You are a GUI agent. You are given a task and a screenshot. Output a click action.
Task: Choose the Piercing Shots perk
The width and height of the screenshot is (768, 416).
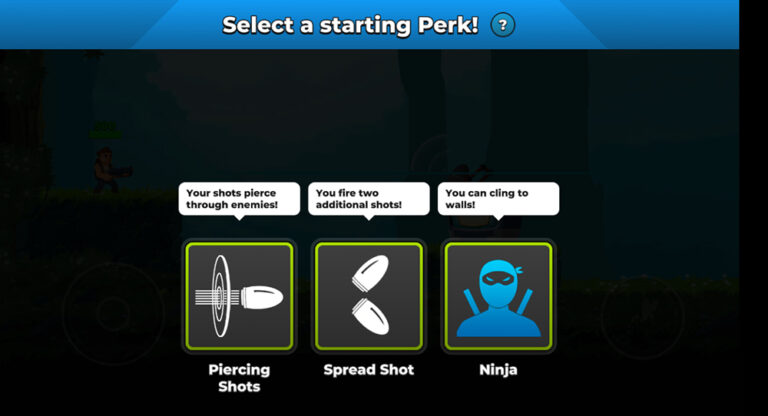tap(239, 296)
